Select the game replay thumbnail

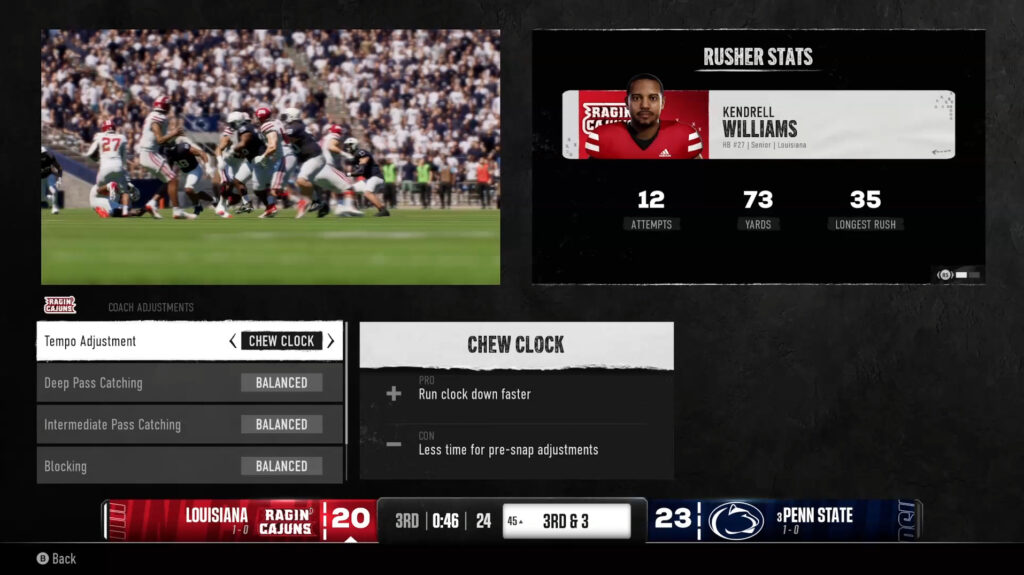[x=270, y=157]
